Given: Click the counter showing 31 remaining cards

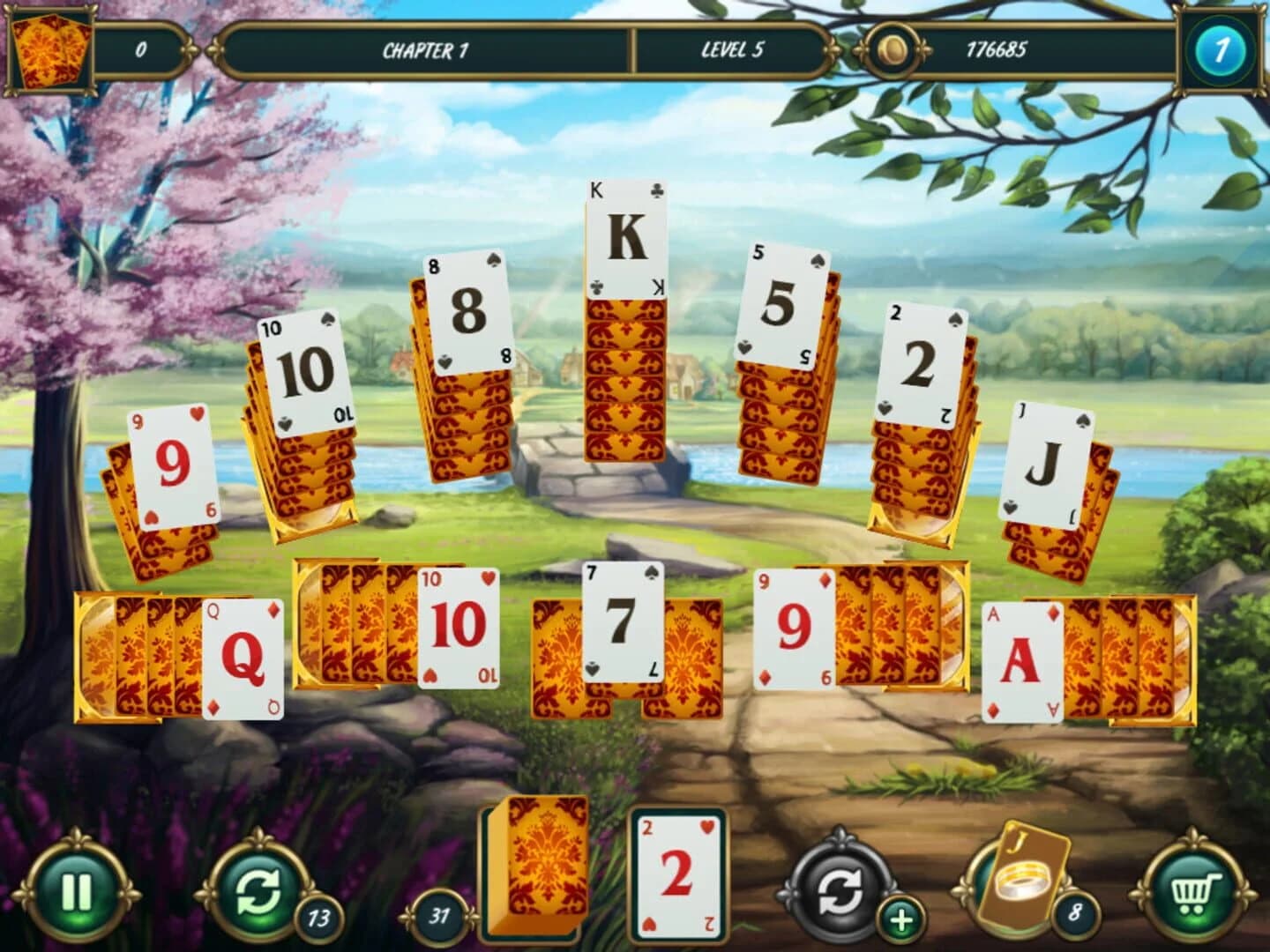Looking at the screenshot, I should point(439,915).
